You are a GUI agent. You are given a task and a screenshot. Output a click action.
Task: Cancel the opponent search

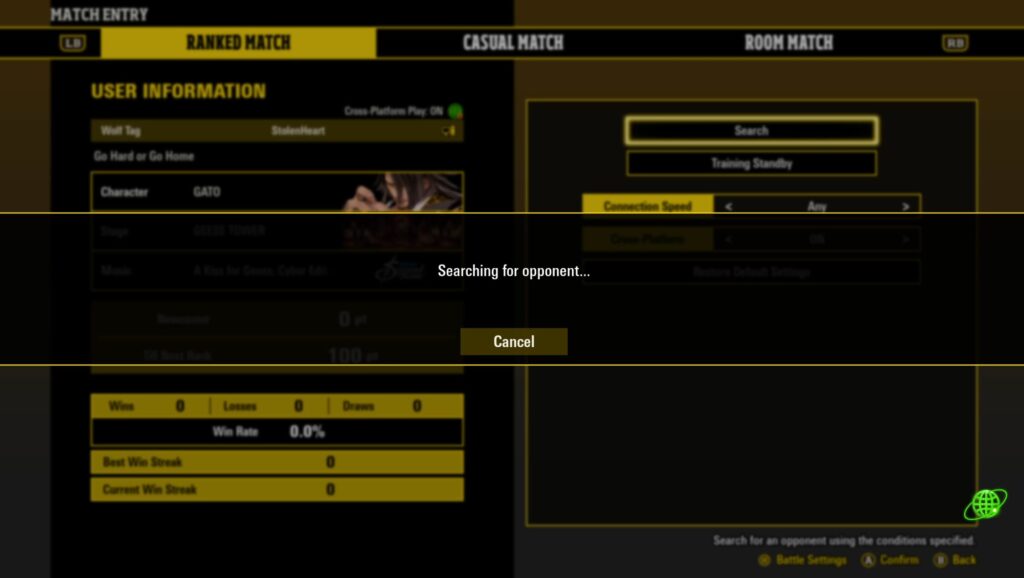tap(513, 341)
